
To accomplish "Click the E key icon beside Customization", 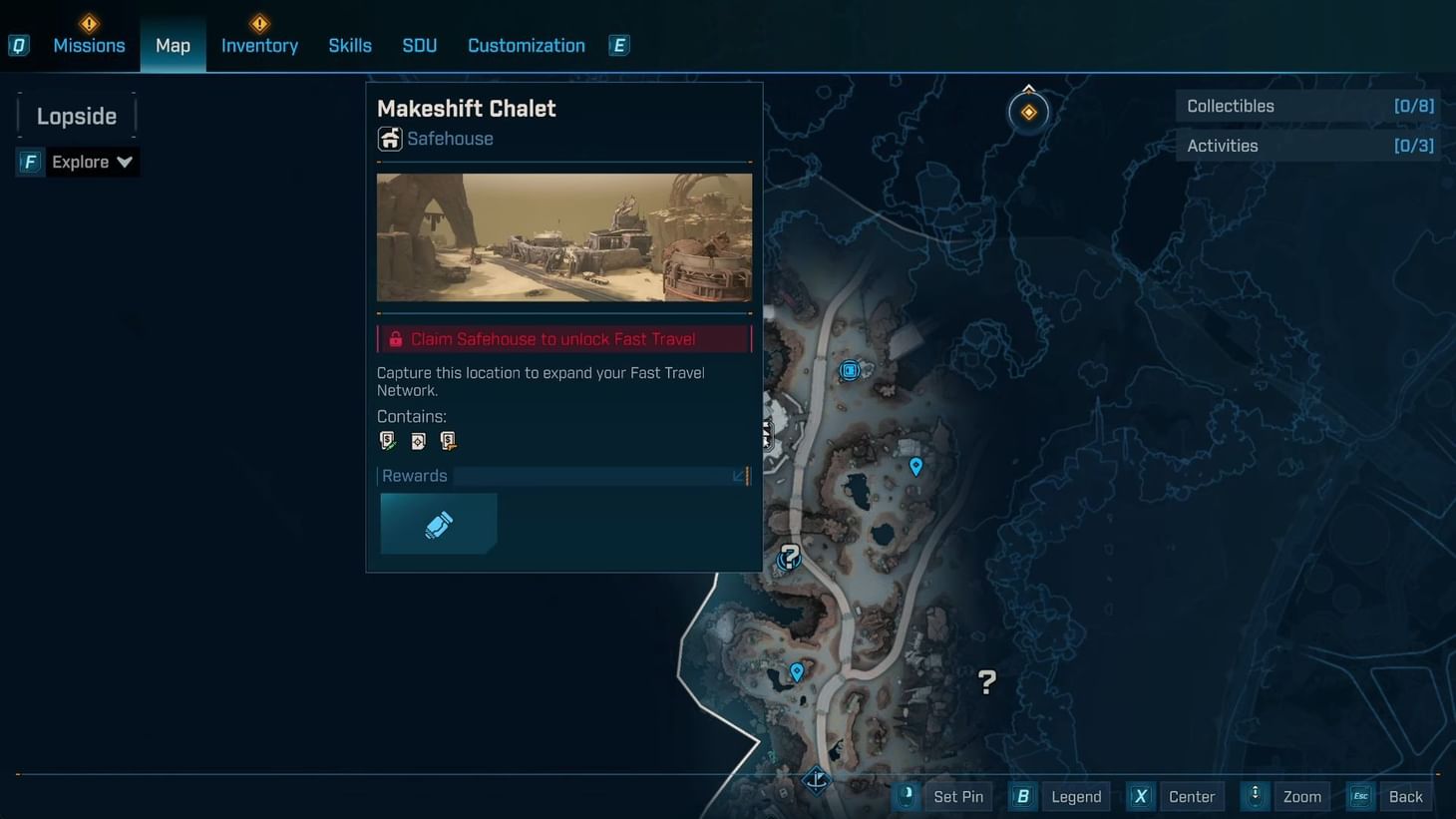I will click(x=618, y=44).
